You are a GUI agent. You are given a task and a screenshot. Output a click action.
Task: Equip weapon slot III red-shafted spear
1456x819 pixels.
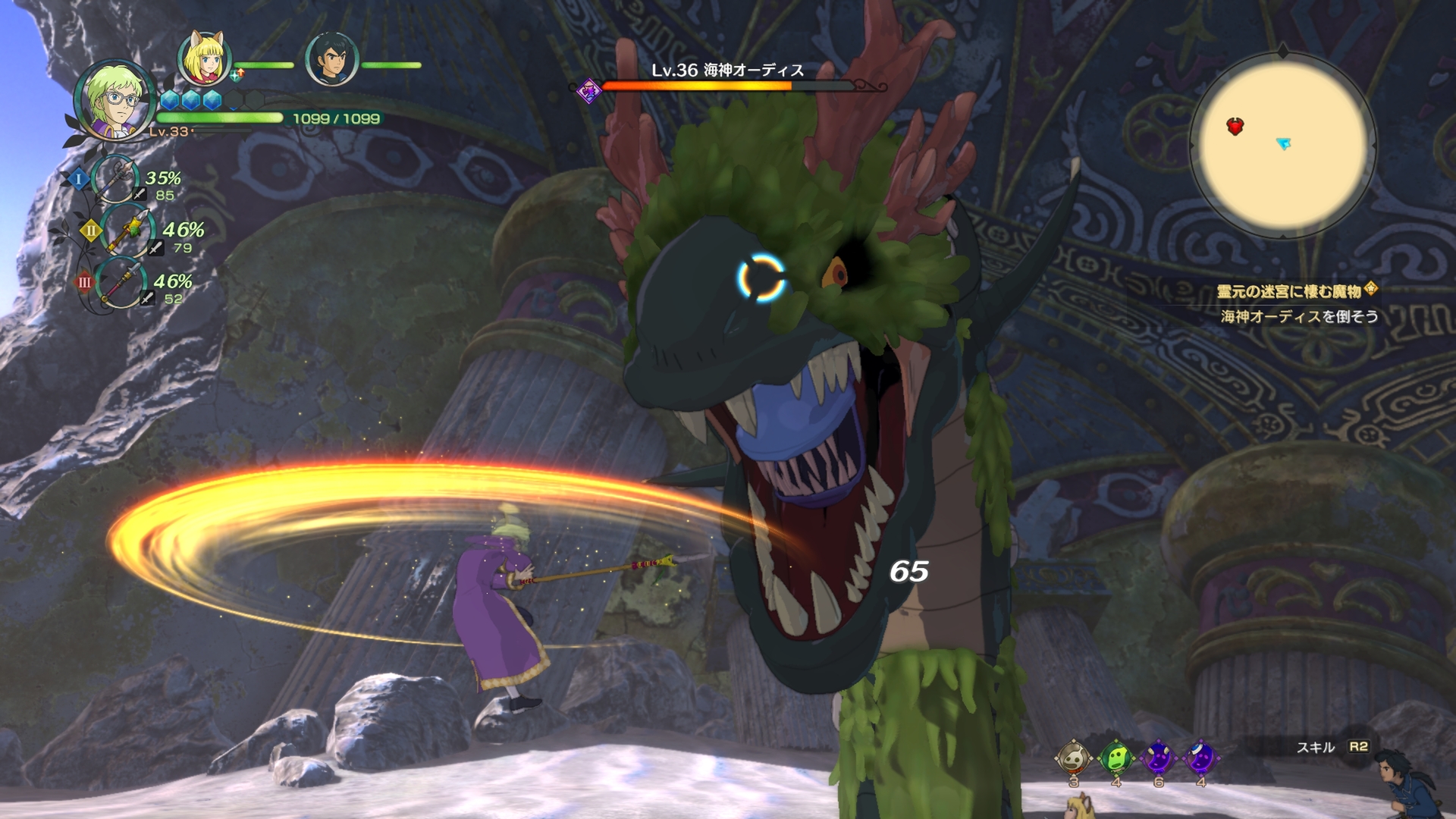121,282
